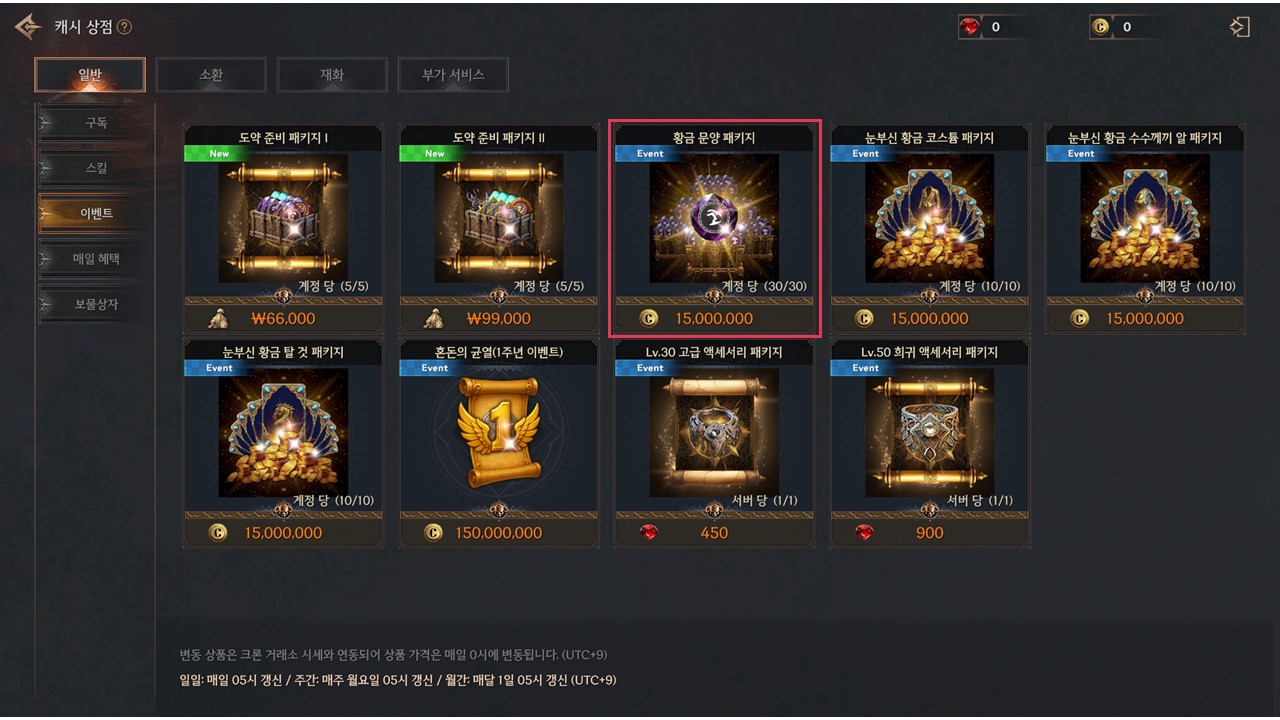Open the 구독 category
This screenshot has height=720, width=1280.
click(96, 123)
